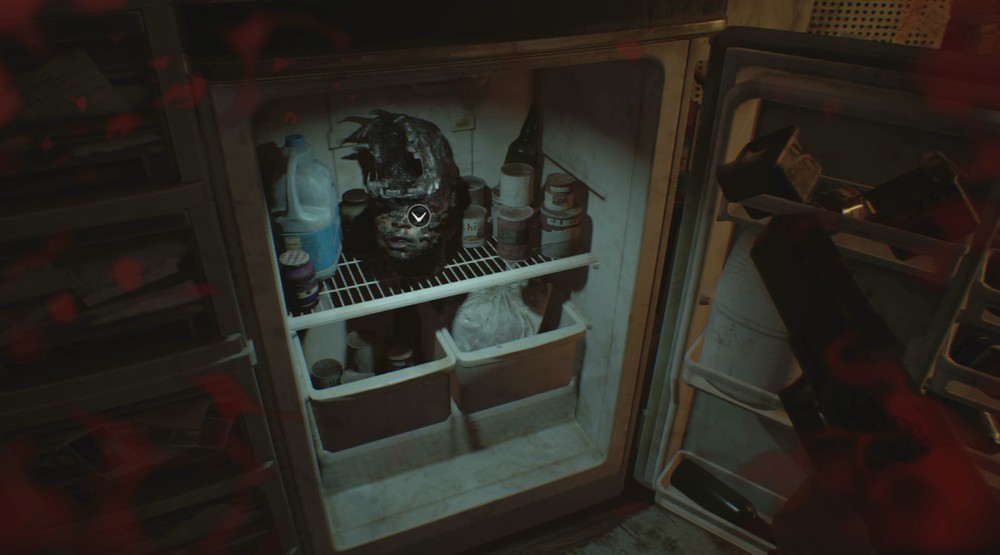Select the circular interact marker on the head
The width and height of the screenshot is (1000, 555).
pyautogui.click(x=419, y=215)
